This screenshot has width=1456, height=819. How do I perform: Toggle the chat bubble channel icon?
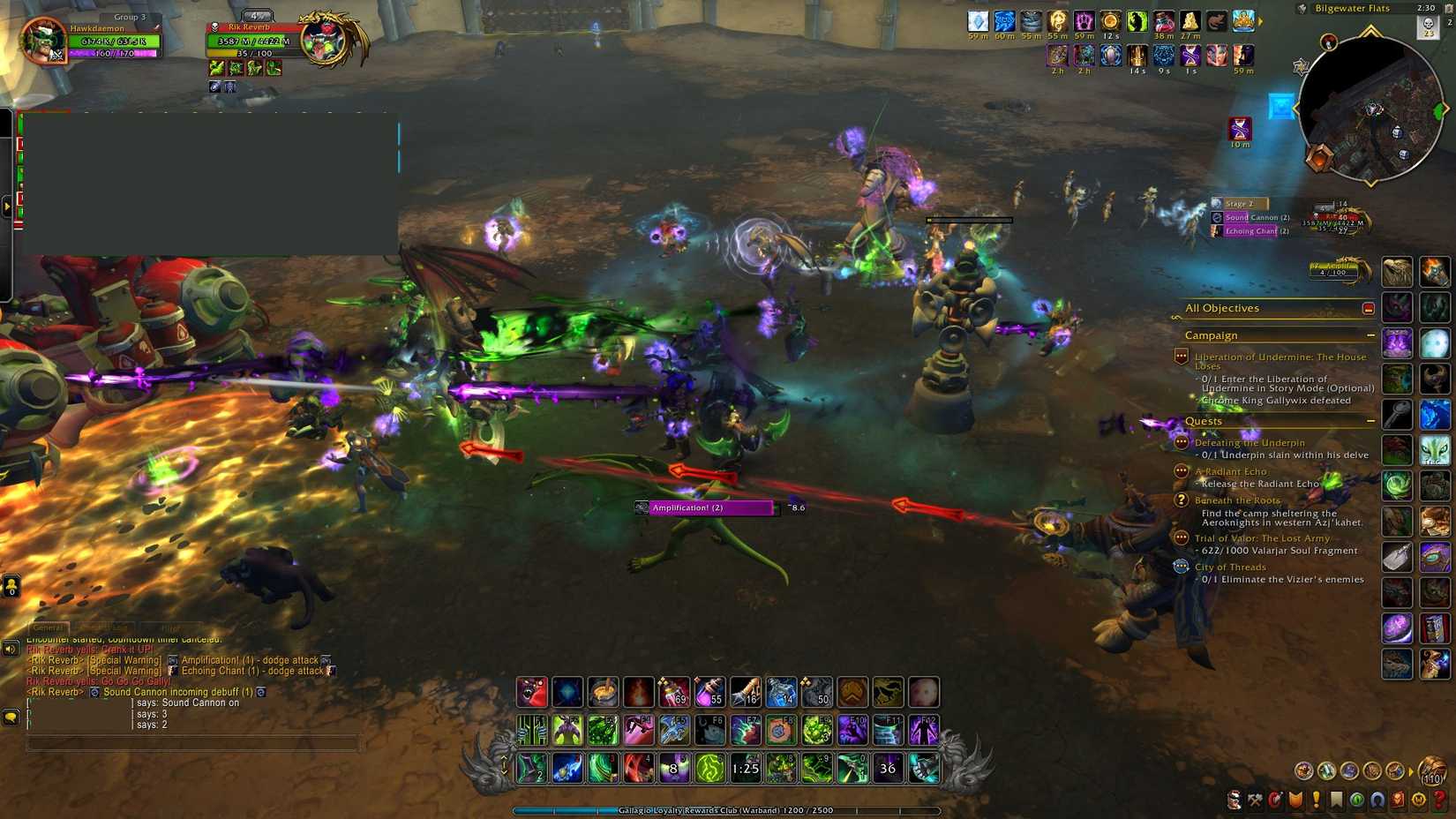[x=10, y=717]
